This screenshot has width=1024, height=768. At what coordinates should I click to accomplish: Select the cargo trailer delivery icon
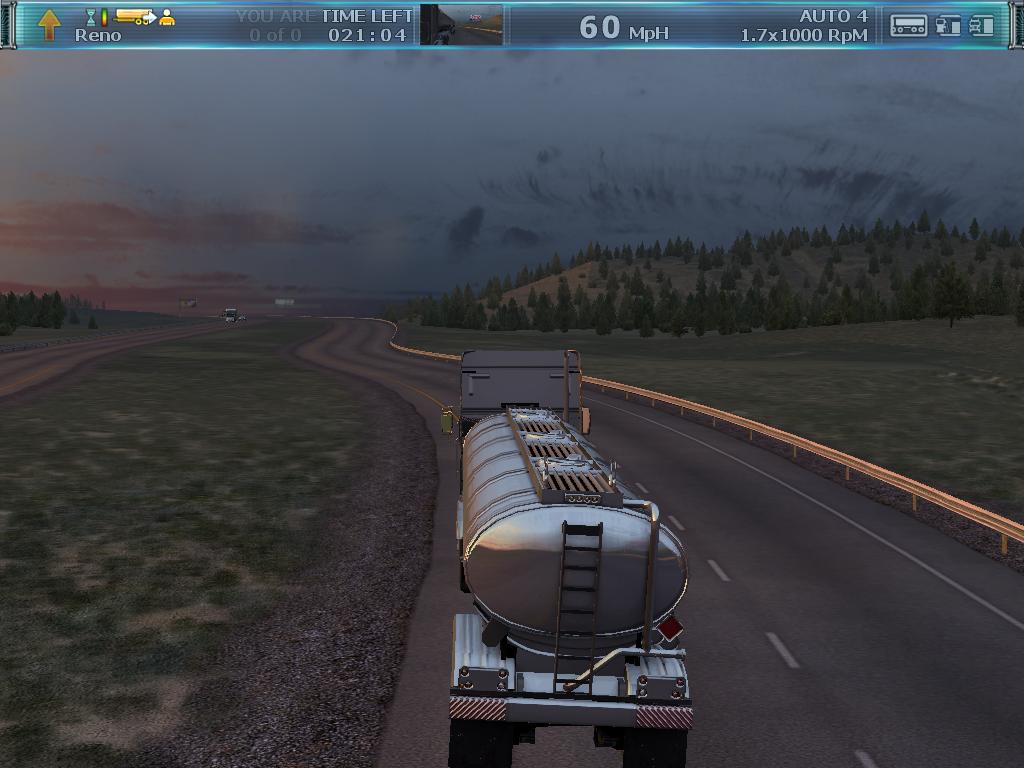point(134,16)
